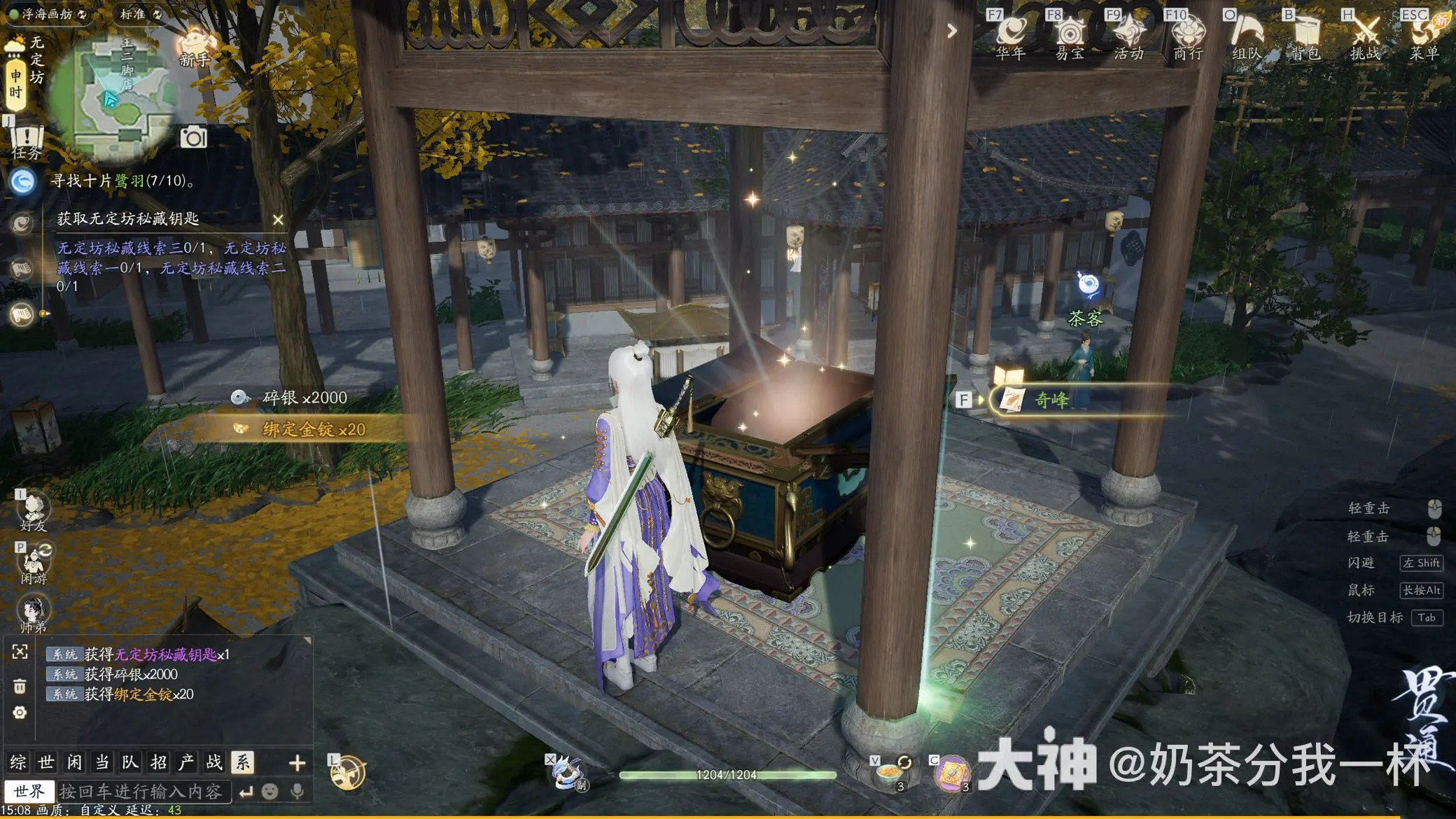Collapse the top toolbar with the arrow
Screen dimensions: 1456x819
pos(951,31)
